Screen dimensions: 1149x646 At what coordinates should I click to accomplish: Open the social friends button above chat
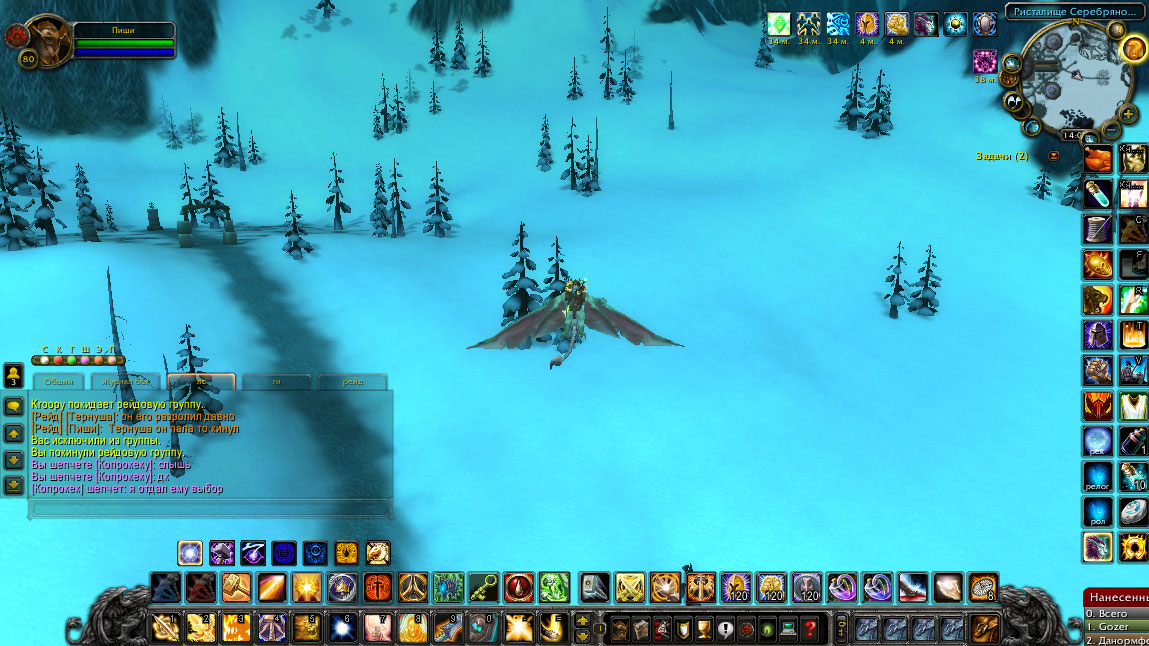coord(14,375)
